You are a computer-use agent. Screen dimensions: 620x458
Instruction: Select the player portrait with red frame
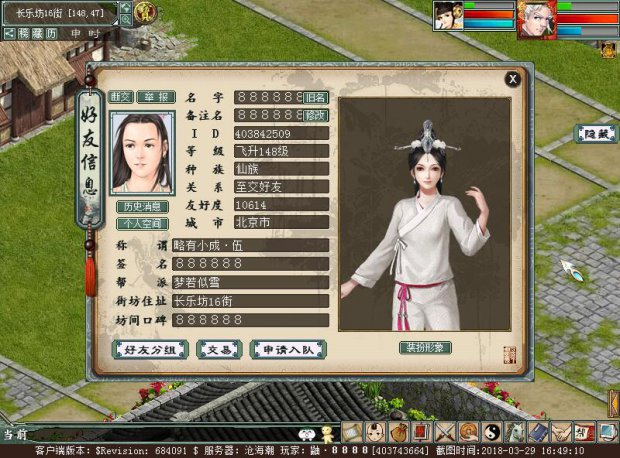click(x=535, y=18)
